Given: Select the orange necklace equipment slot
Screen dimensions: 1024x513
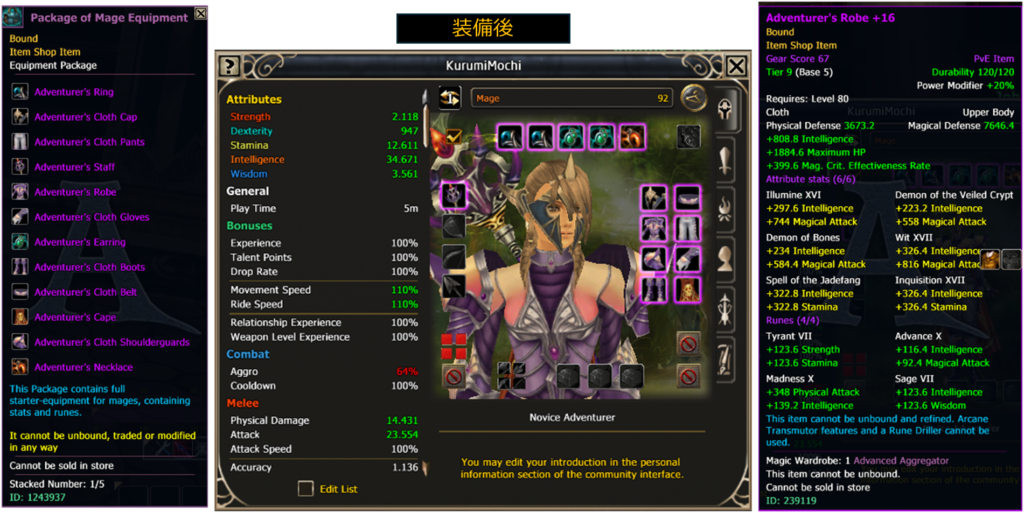Looking at the screenshot, I should coord(632,137).
